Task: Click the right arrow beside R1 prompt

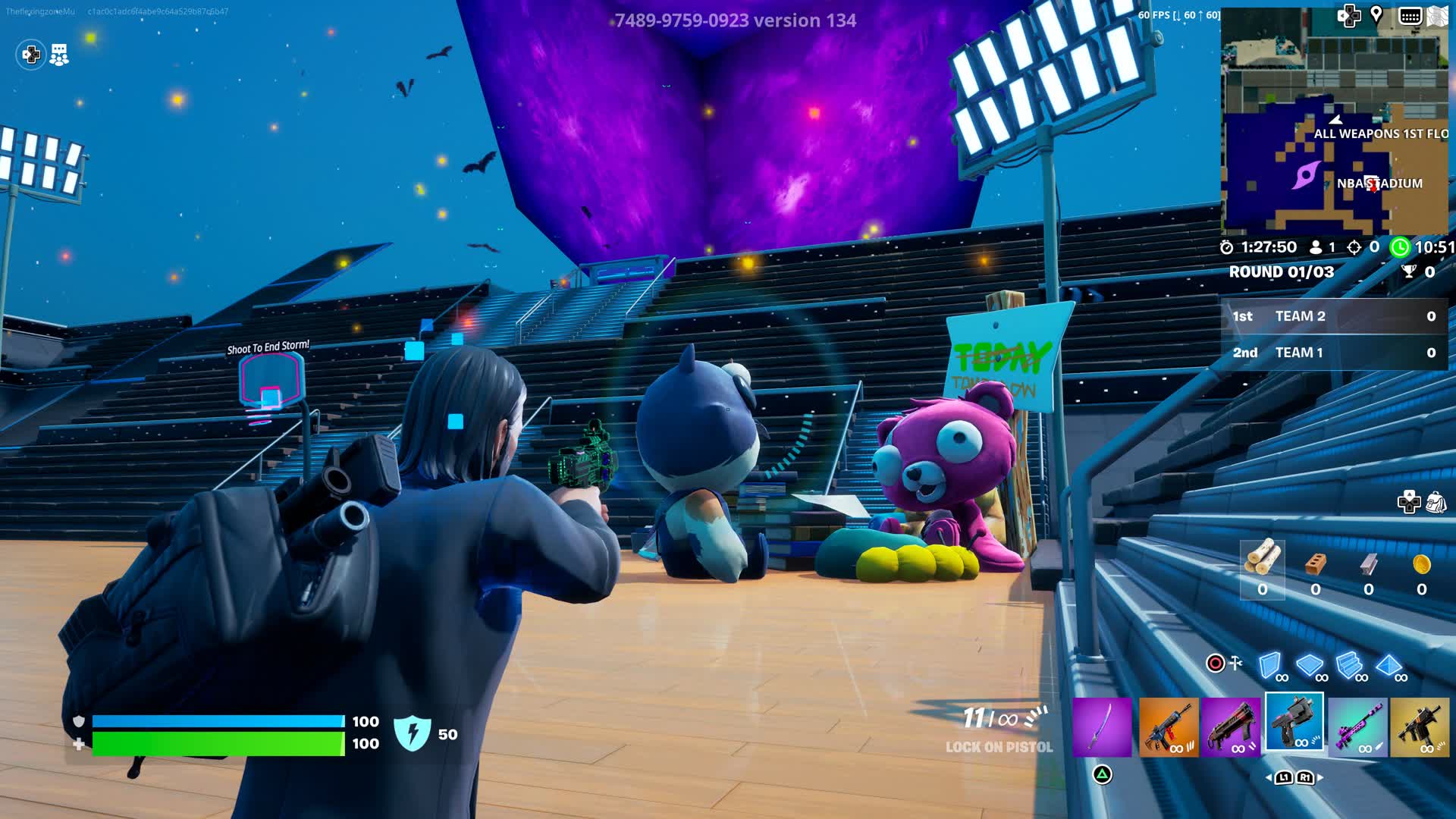Action: [x=1319, y=777]
